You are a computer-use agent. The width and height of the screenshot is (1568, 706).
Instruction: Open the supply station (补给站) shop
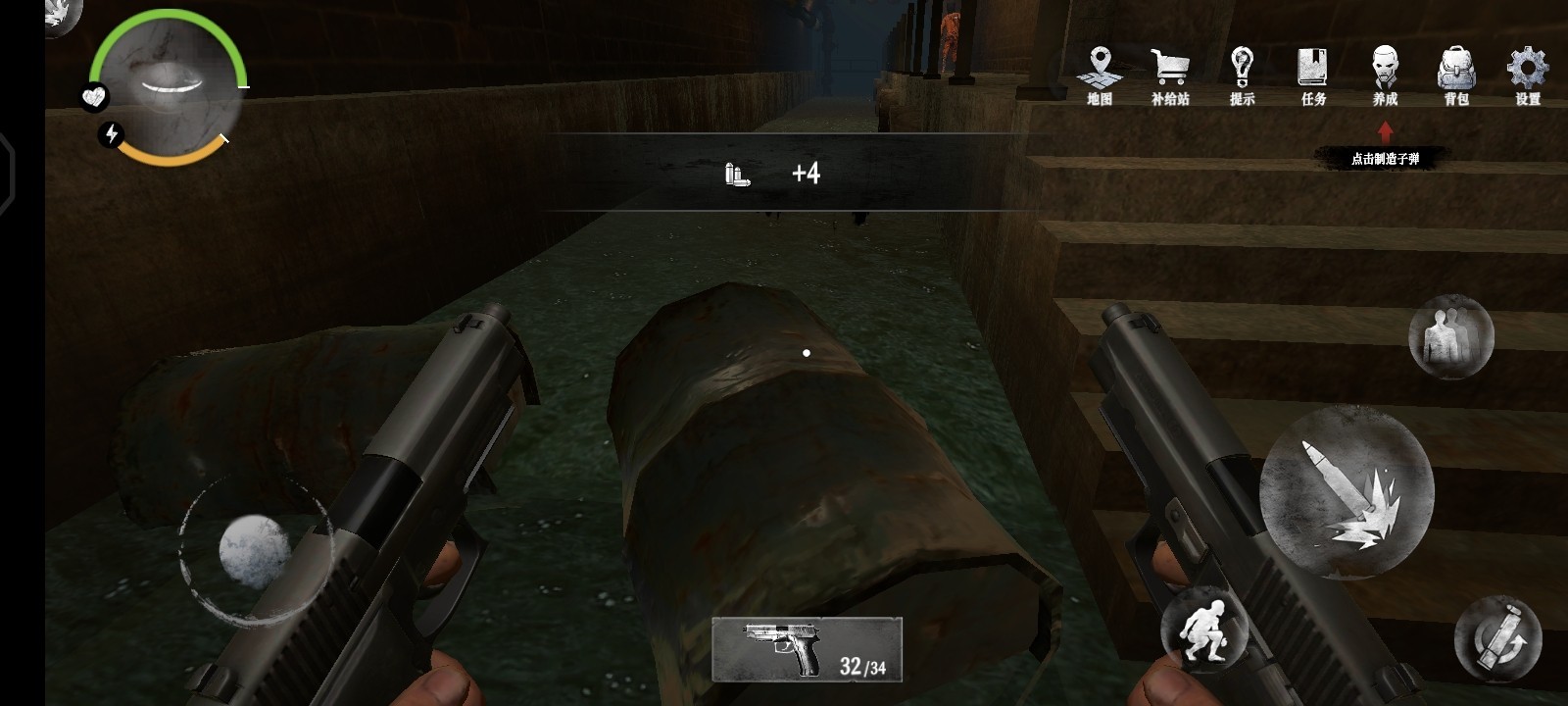[1170, 75]
